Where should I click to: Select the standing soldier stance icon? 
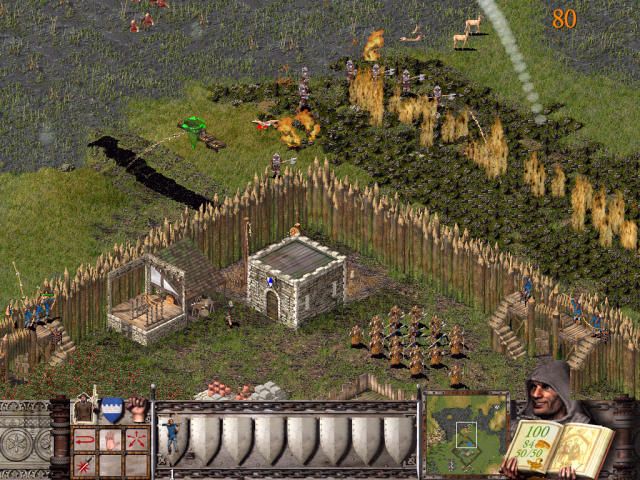pos(84,409)
